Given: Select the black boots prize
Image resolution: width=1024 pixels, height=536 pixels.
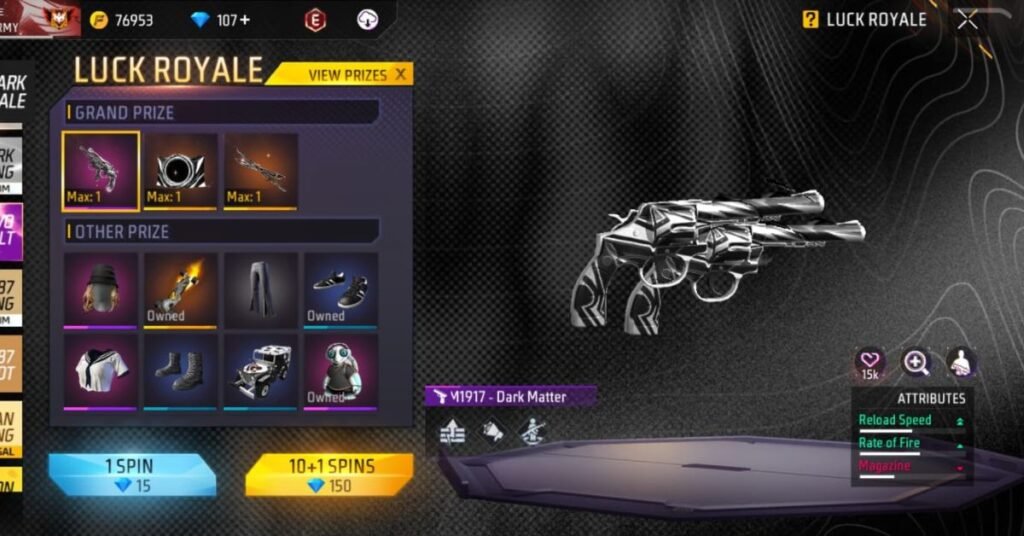Looking at the screenshot, I should click(x=180, y=370).
